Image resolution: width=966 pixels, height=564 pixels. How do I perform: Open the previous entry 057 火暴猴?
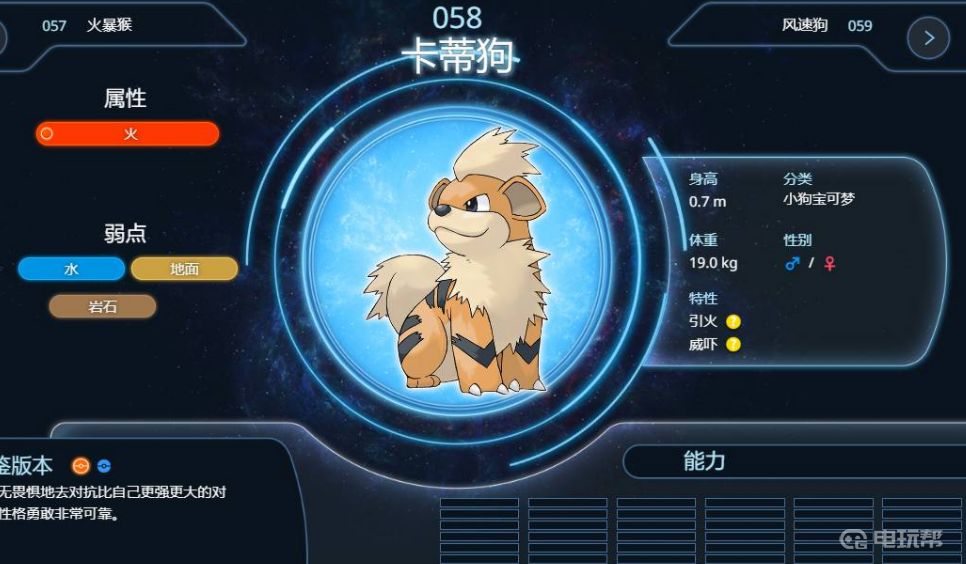[88, 25]
